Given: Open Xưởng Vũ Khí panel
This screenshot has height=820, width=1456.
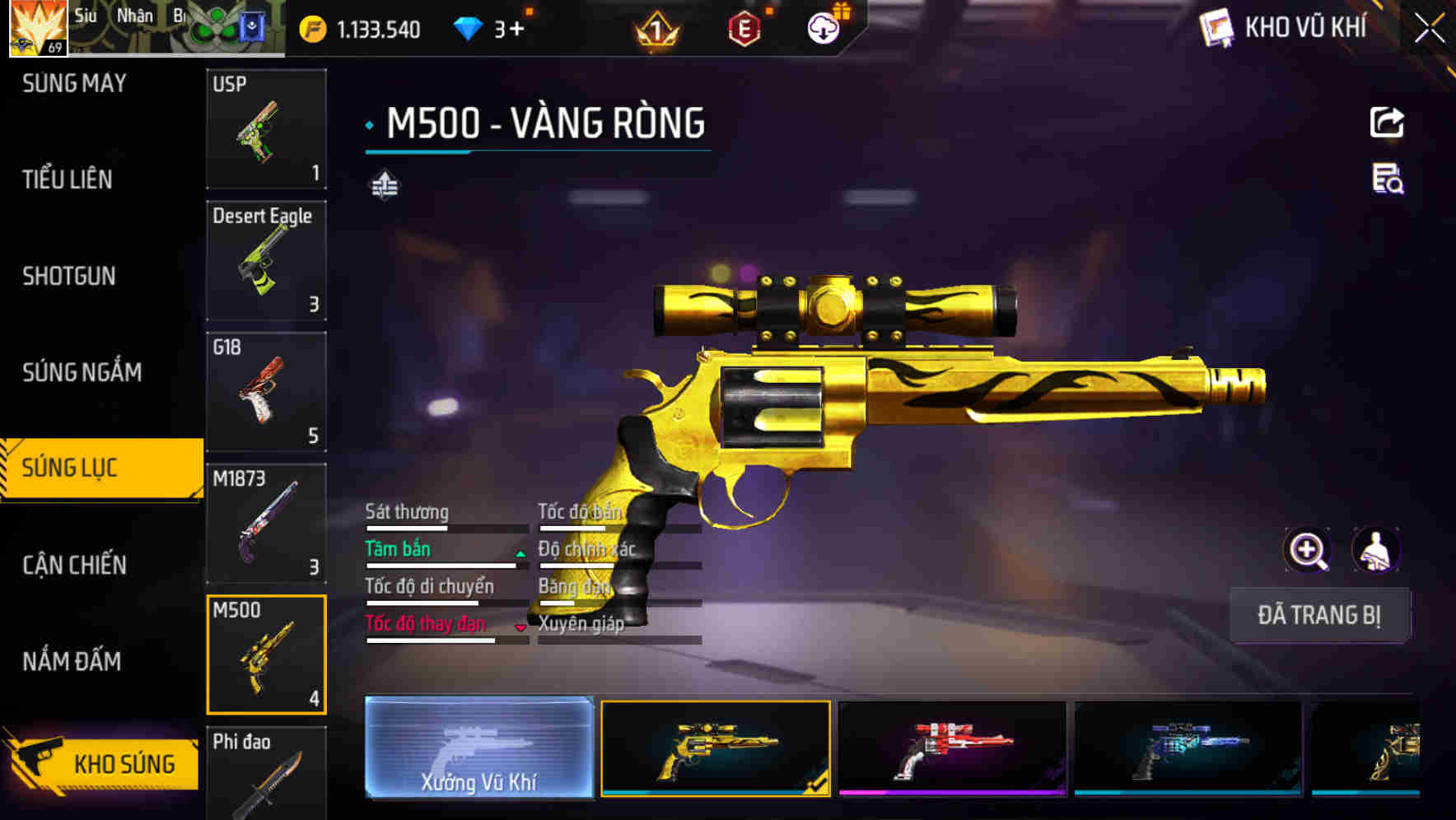Looking at the screenshot, I should (x=480, y=749).
